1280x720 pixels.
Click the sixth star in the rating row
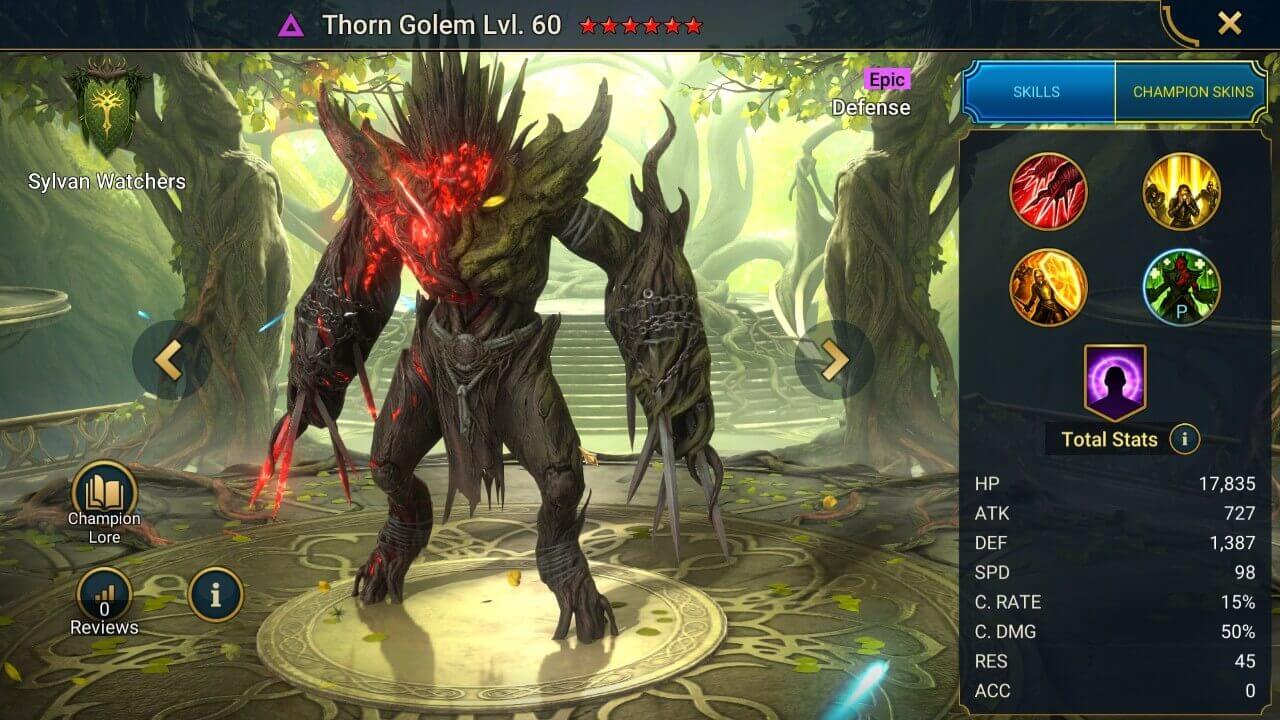pyautogui.click(x=695, y=25)
